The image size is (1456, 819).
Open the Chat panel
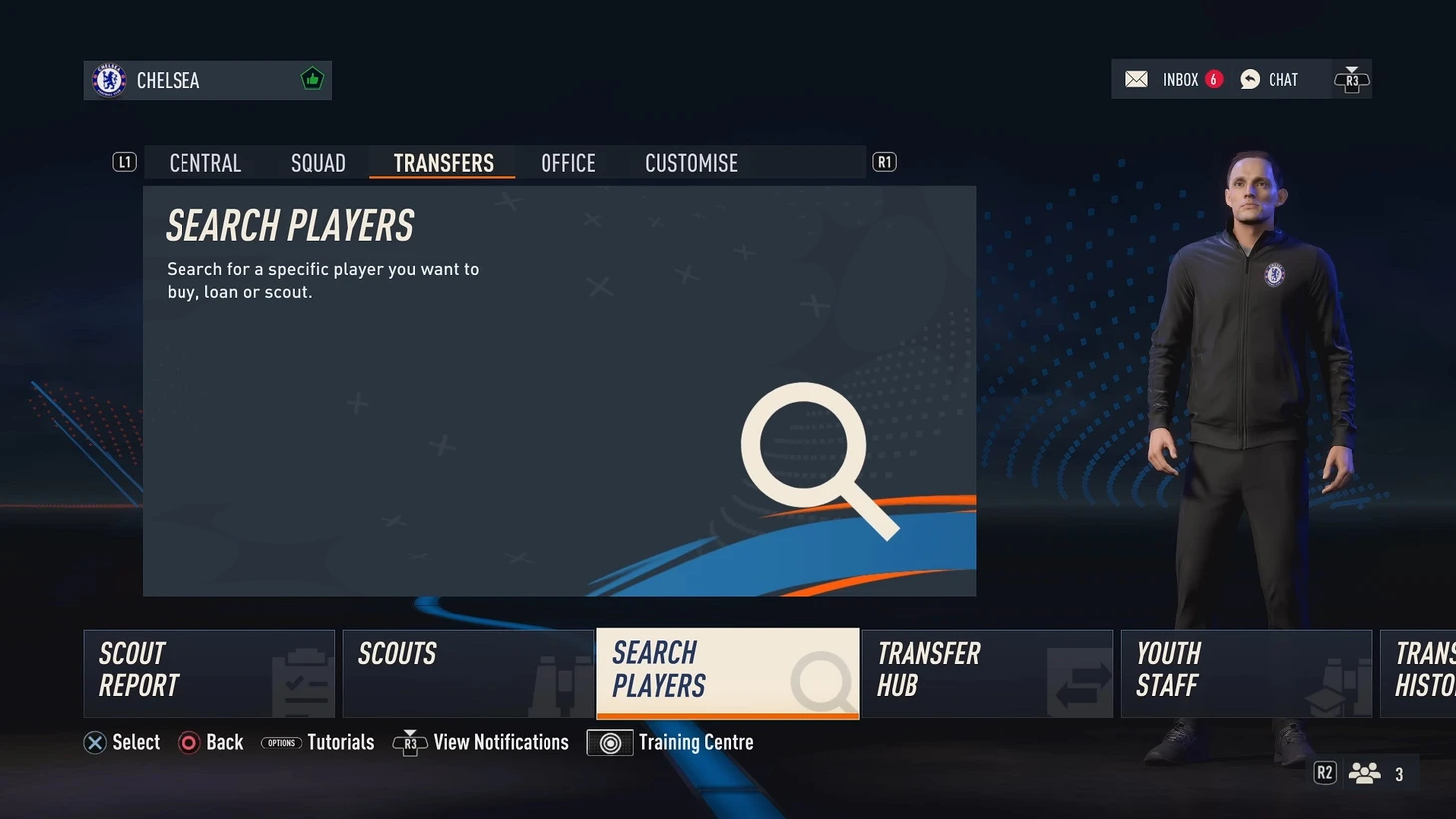[x=1270, y=80]
